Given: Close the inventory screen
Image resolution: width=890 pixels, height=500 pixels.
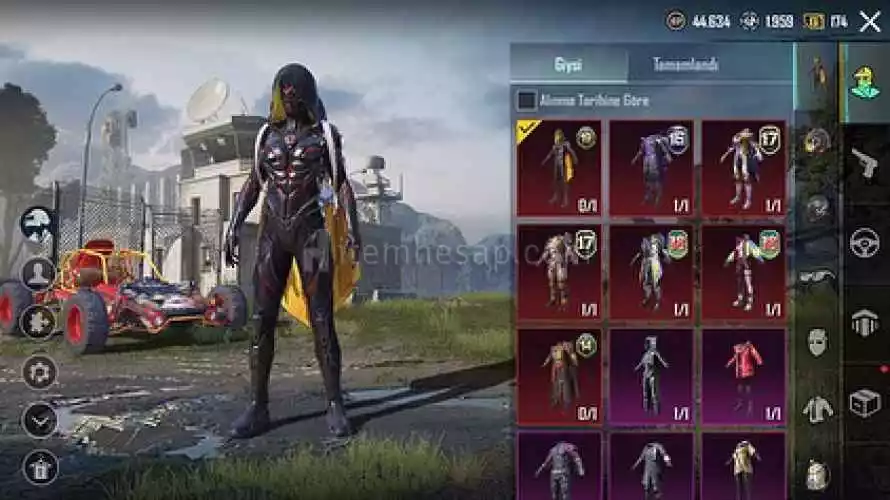Looking at the screenshot, I should click(869, 21).
